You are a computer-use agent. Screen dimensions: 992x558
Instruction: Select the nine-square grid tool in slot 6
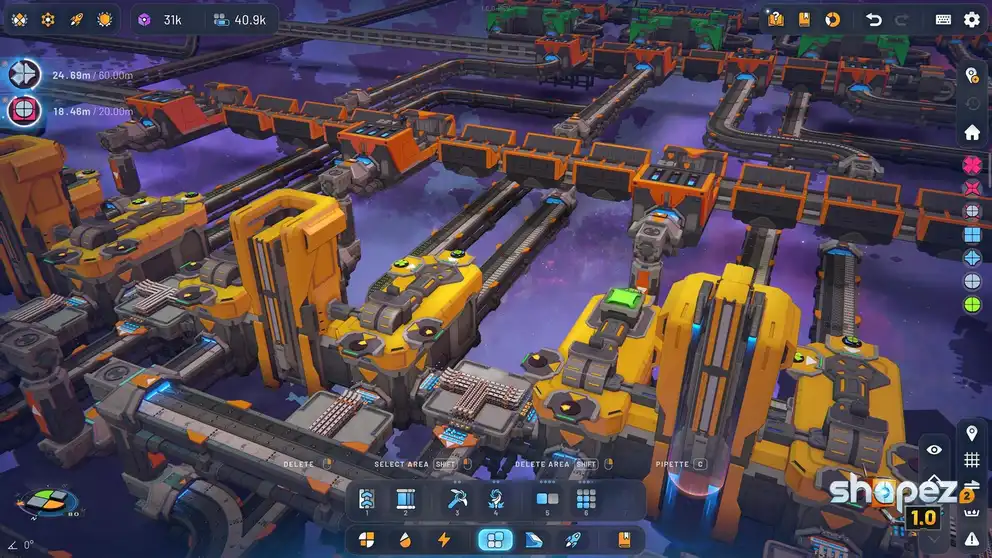[586, 498]
